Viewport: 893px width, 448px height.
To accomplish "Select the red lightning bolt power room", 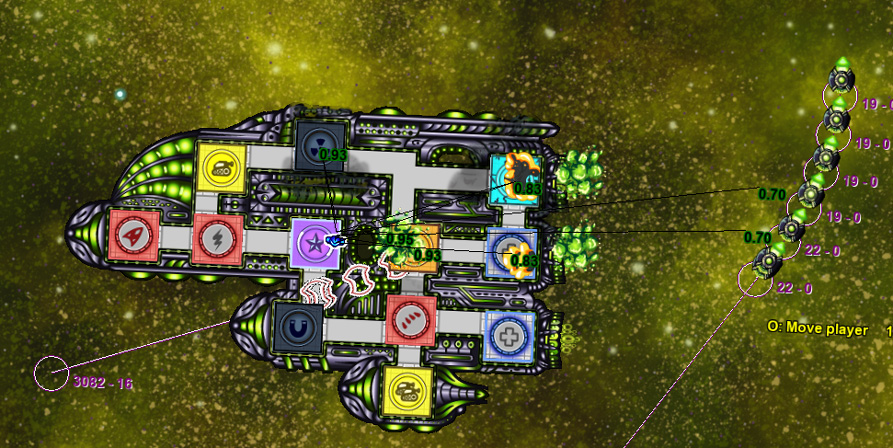I will tap(217, 238).
